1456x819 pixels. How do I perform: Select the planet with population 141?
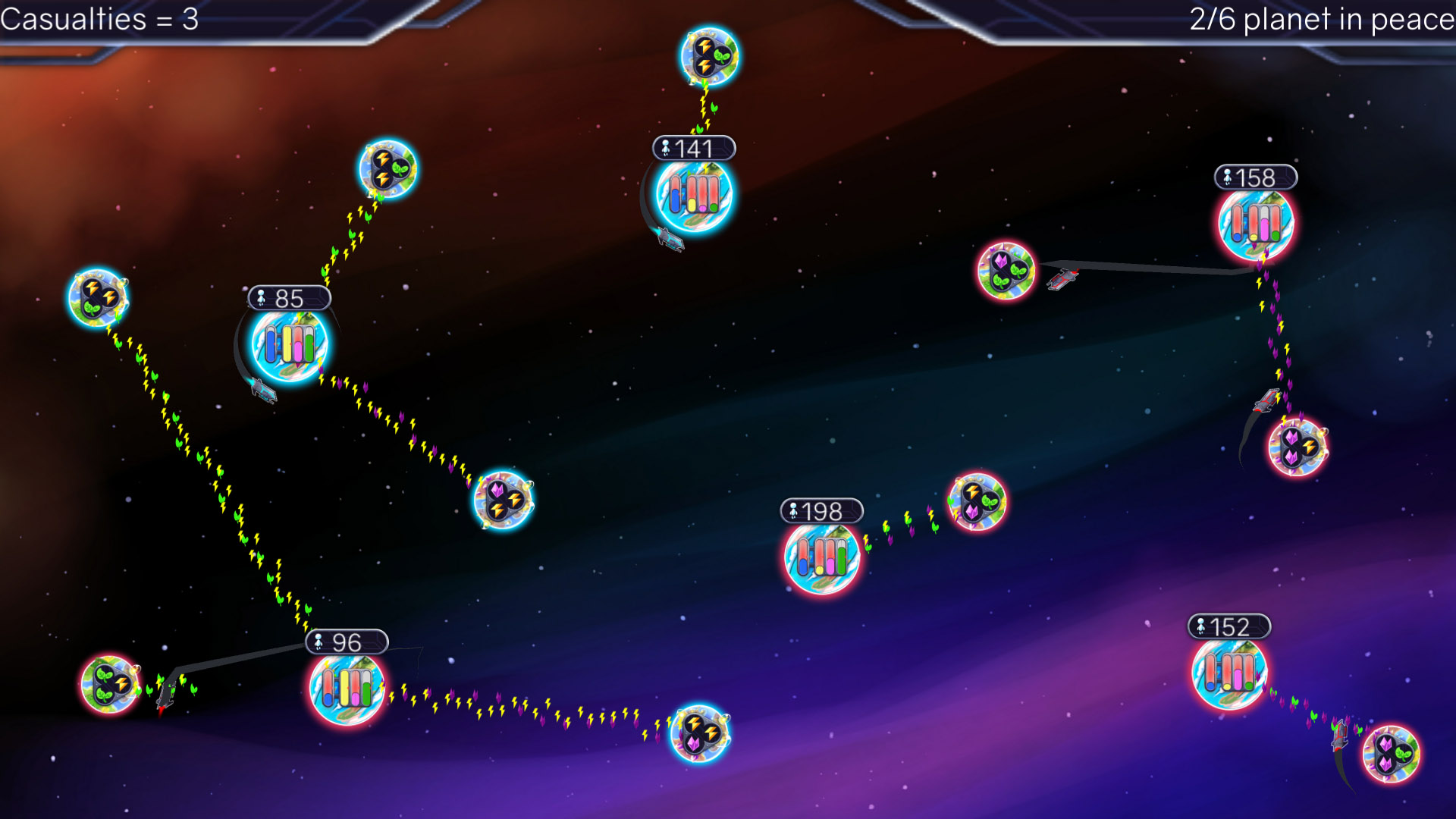(x=694, y=195)
